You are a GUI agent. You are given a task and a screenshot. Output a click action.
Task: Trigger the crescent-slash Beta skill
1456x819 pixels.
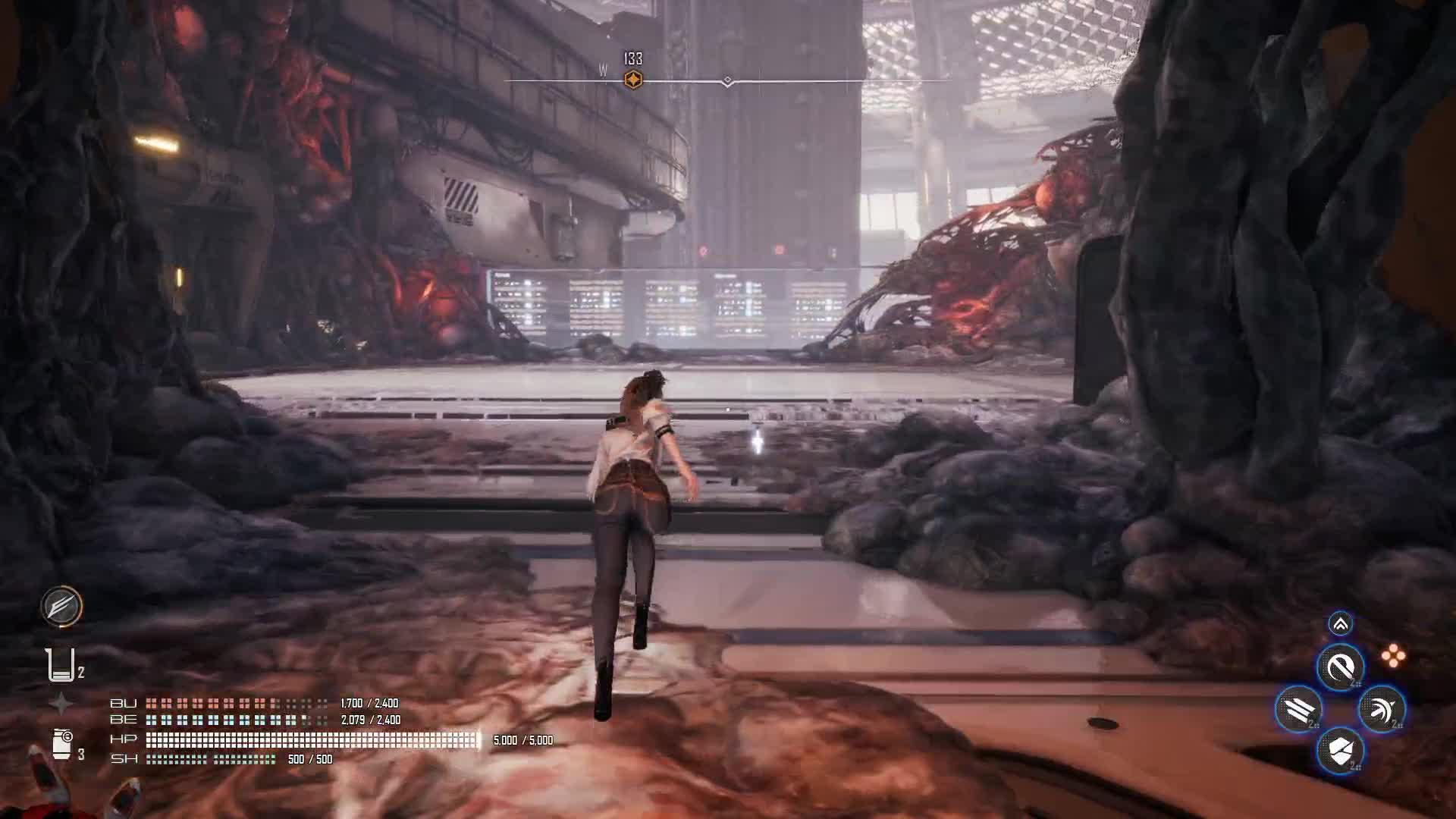pos(1382,710)
